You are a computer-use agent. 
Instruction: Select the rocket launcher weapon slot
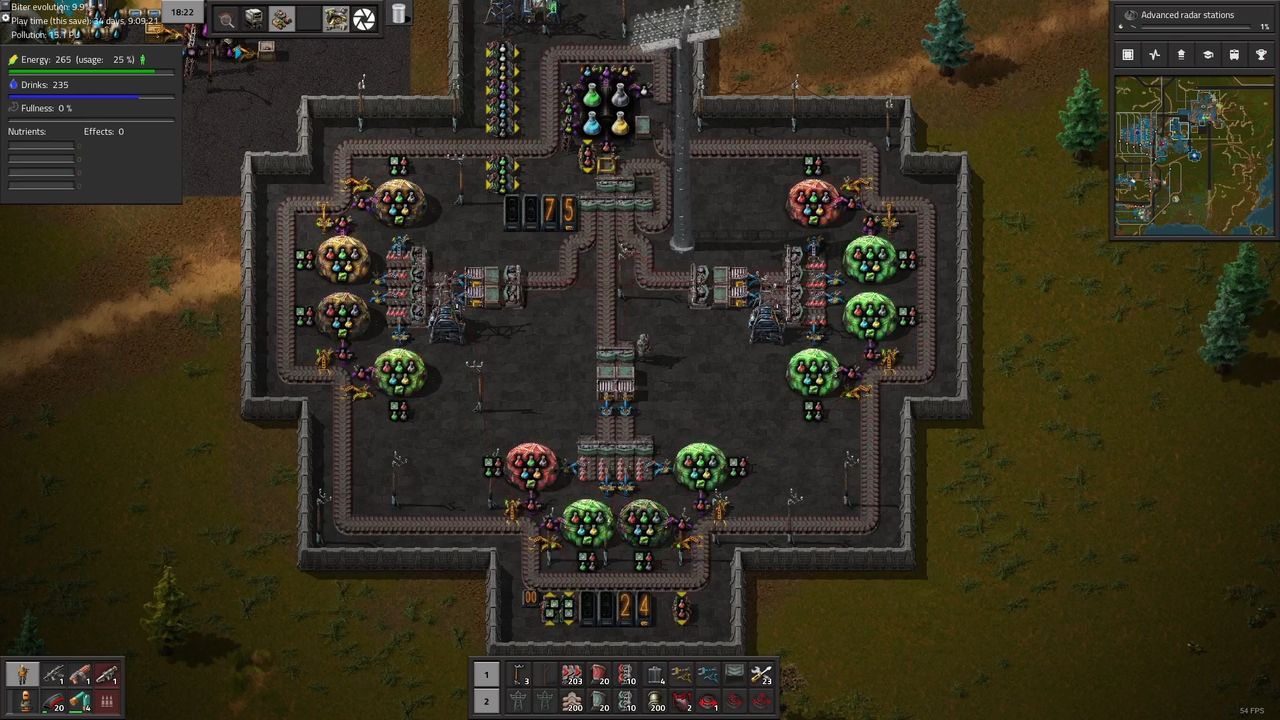(80, 675)
